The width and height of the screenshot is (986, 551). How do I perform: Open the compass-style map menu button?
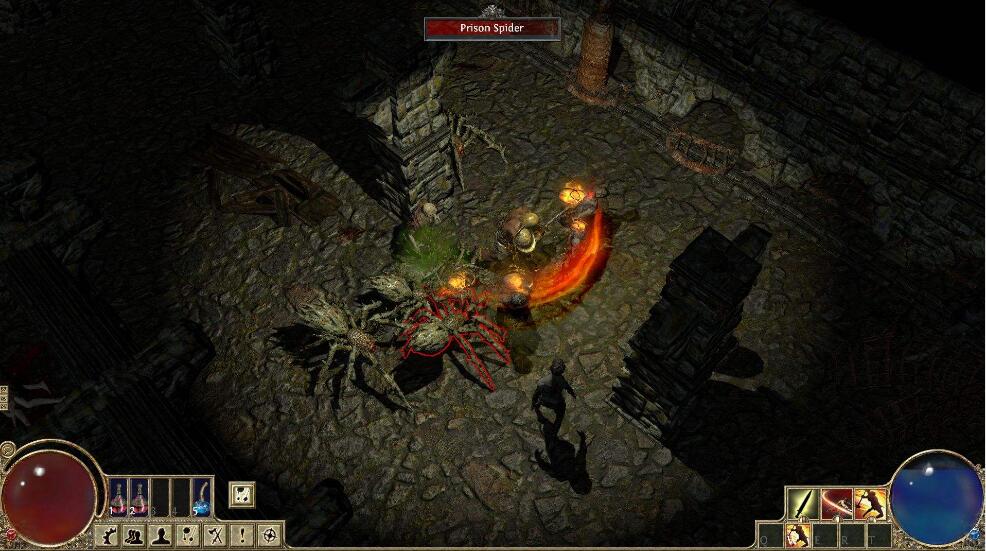coord(267,536)
